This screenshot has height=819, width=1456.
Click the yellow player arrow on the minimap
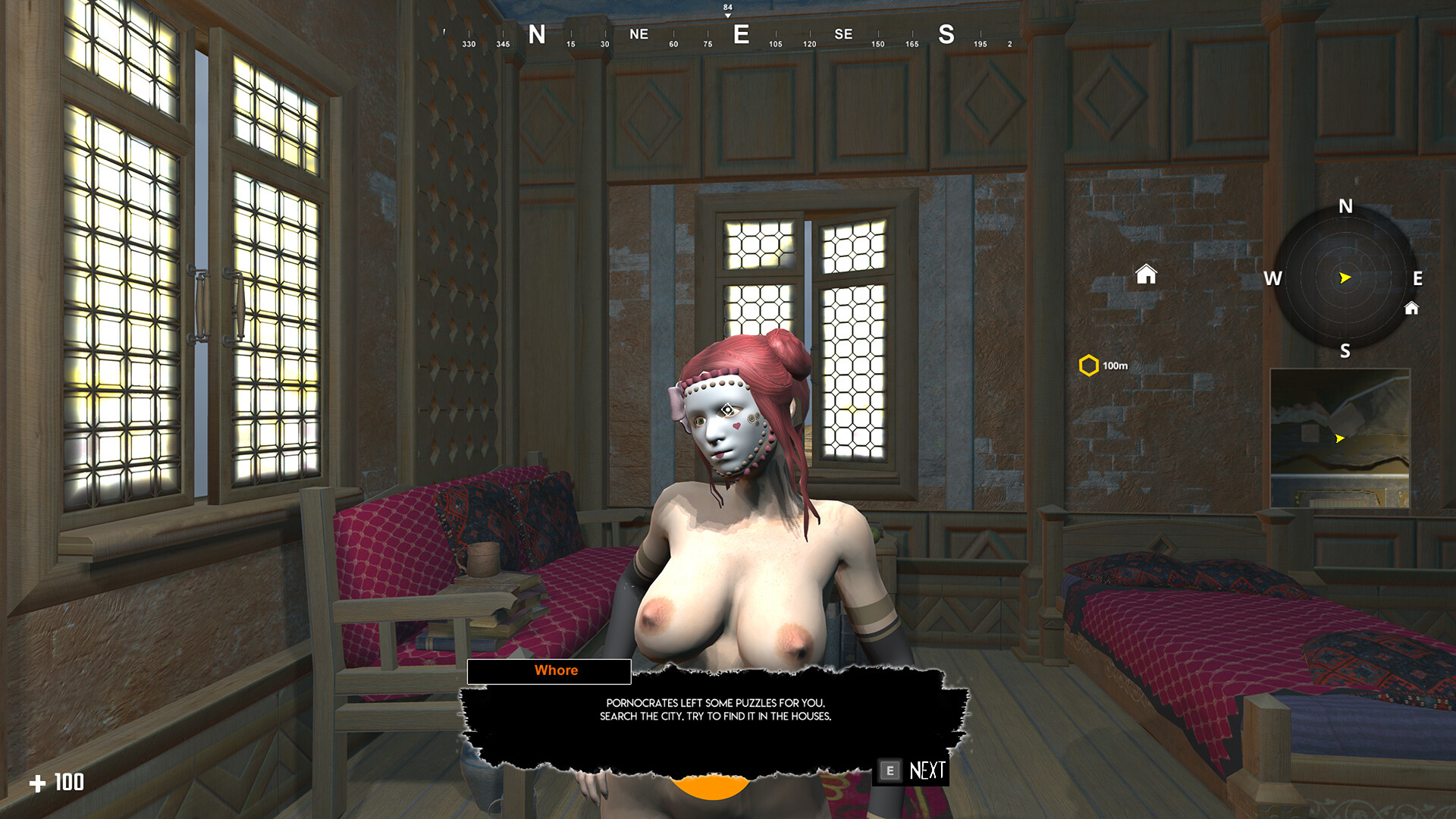(1338, 438)
